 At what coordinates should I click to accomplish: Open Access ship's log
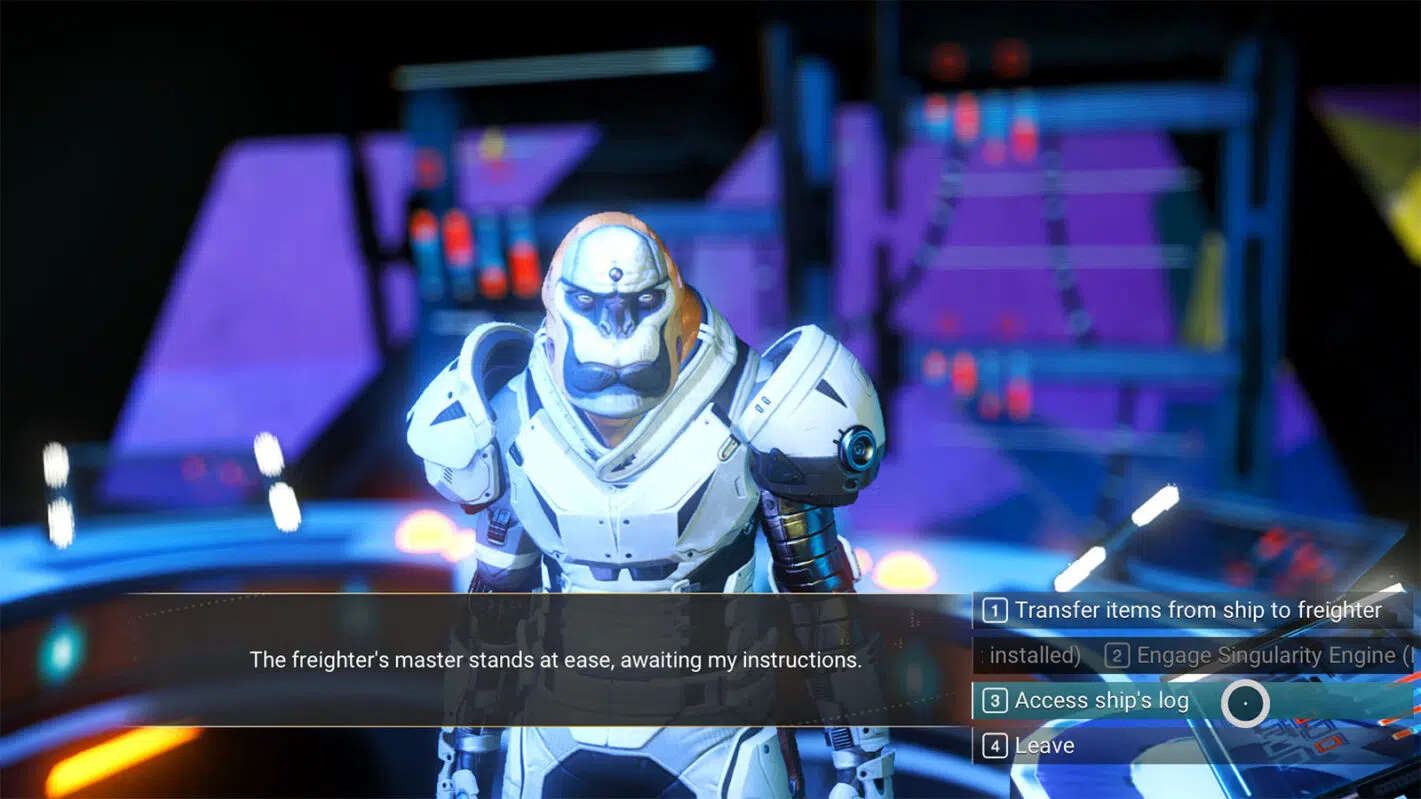[x=1101, y=701]
